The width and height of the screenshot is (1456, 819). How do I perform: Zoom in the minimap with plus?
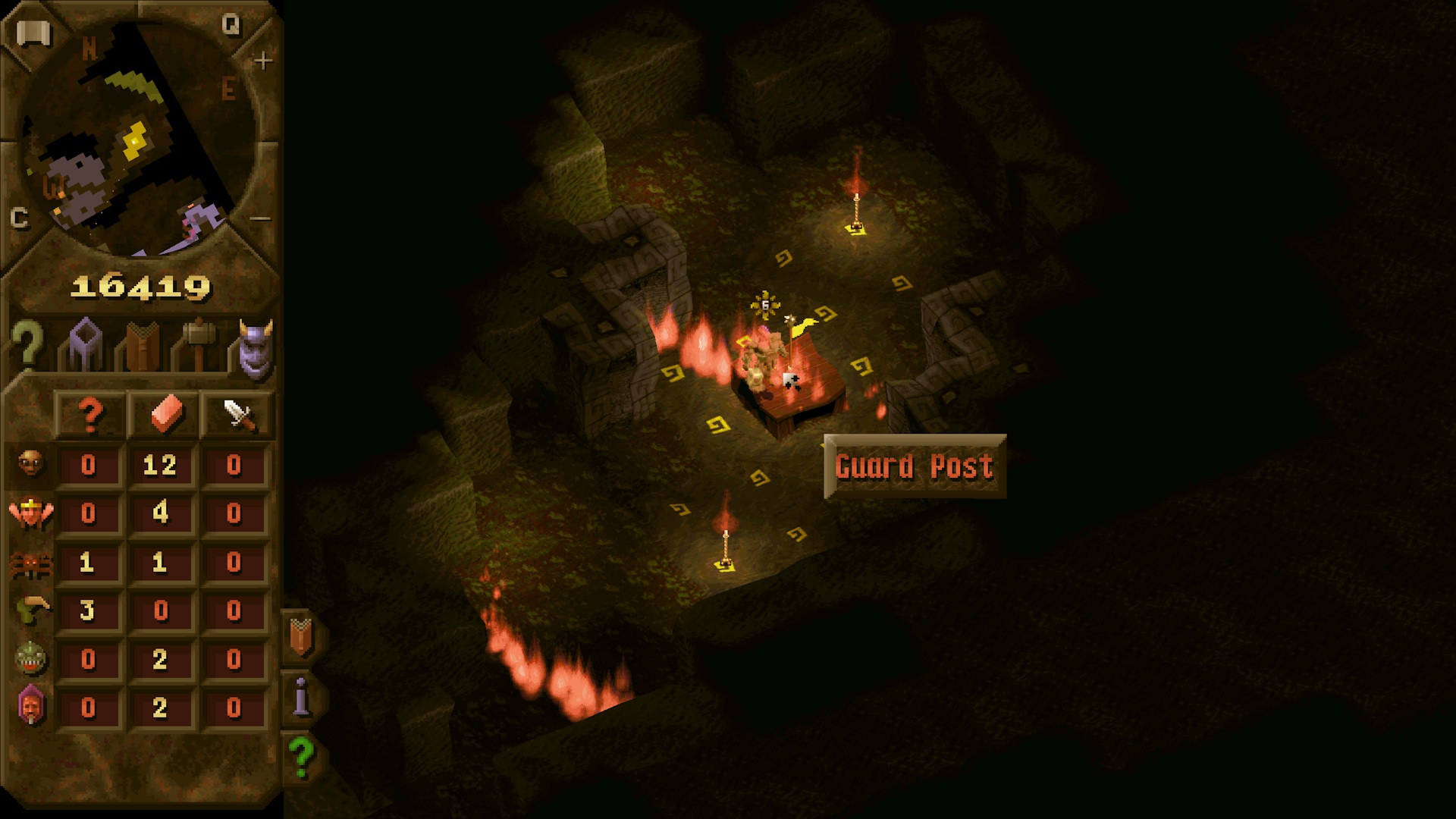click(262, 61)
